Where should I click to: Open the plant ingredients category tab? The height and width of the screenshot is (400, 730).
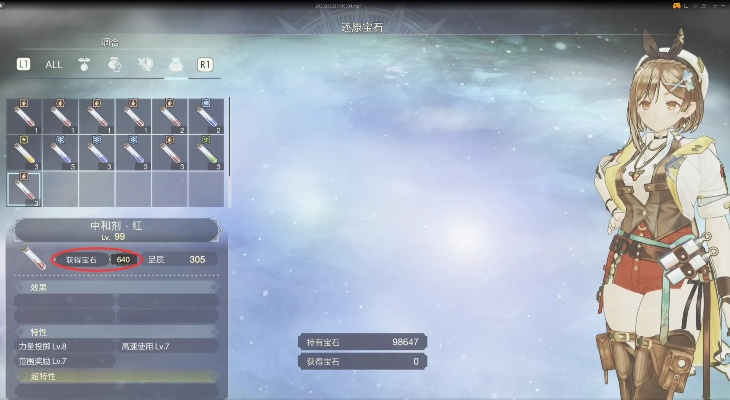[85, 64]
